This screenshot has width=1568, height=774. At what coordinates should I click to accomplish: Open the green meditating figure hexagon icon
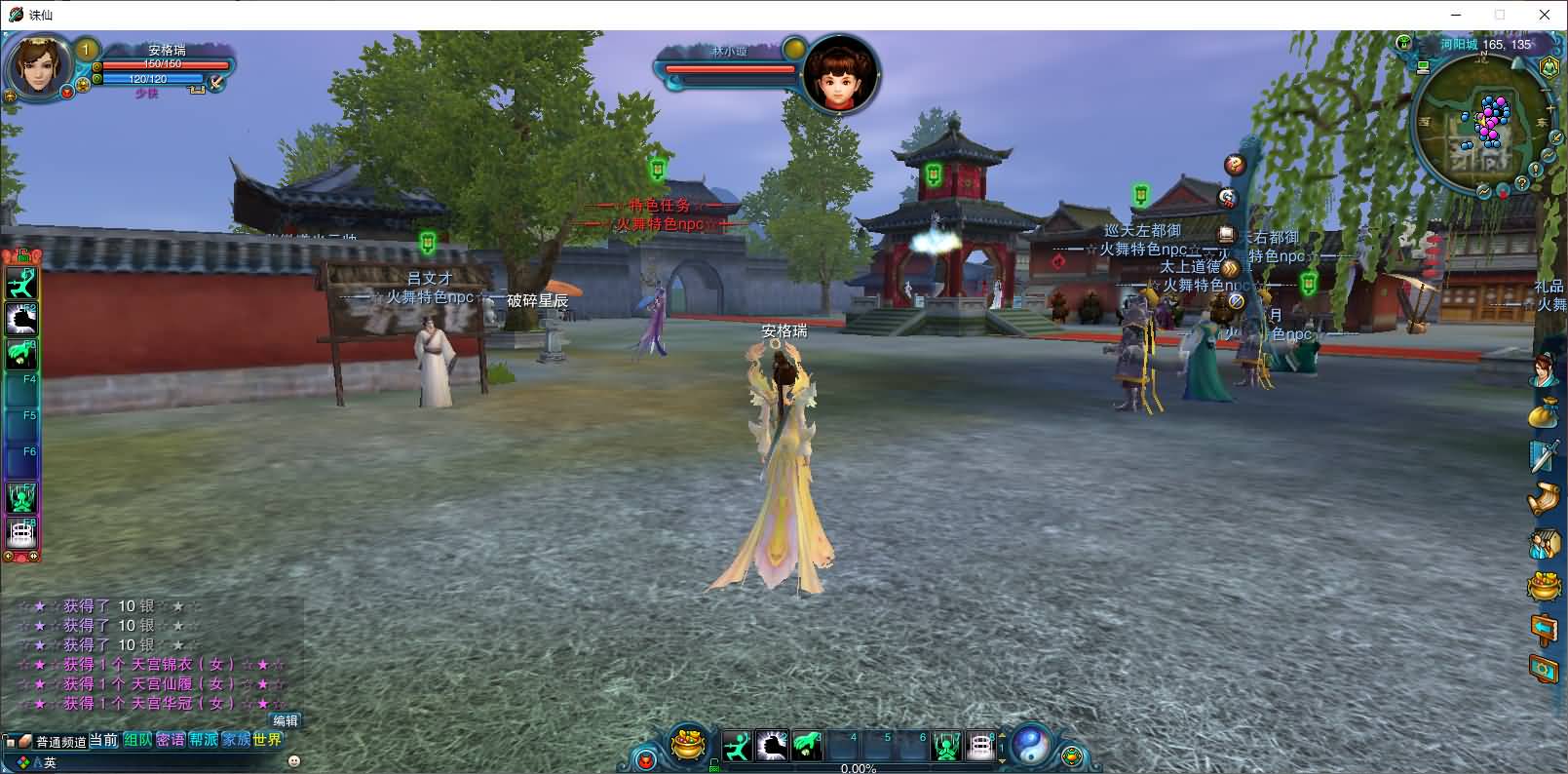coord(1549,66)
